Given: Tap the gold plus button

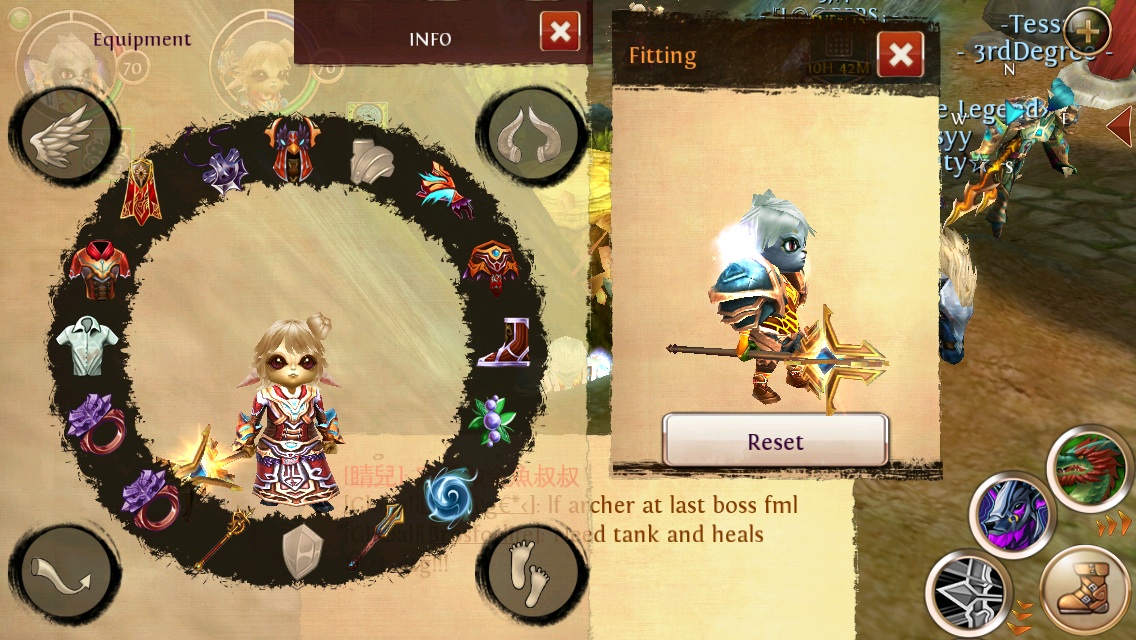Looking at the screenshot, I should coord(1087,32).
